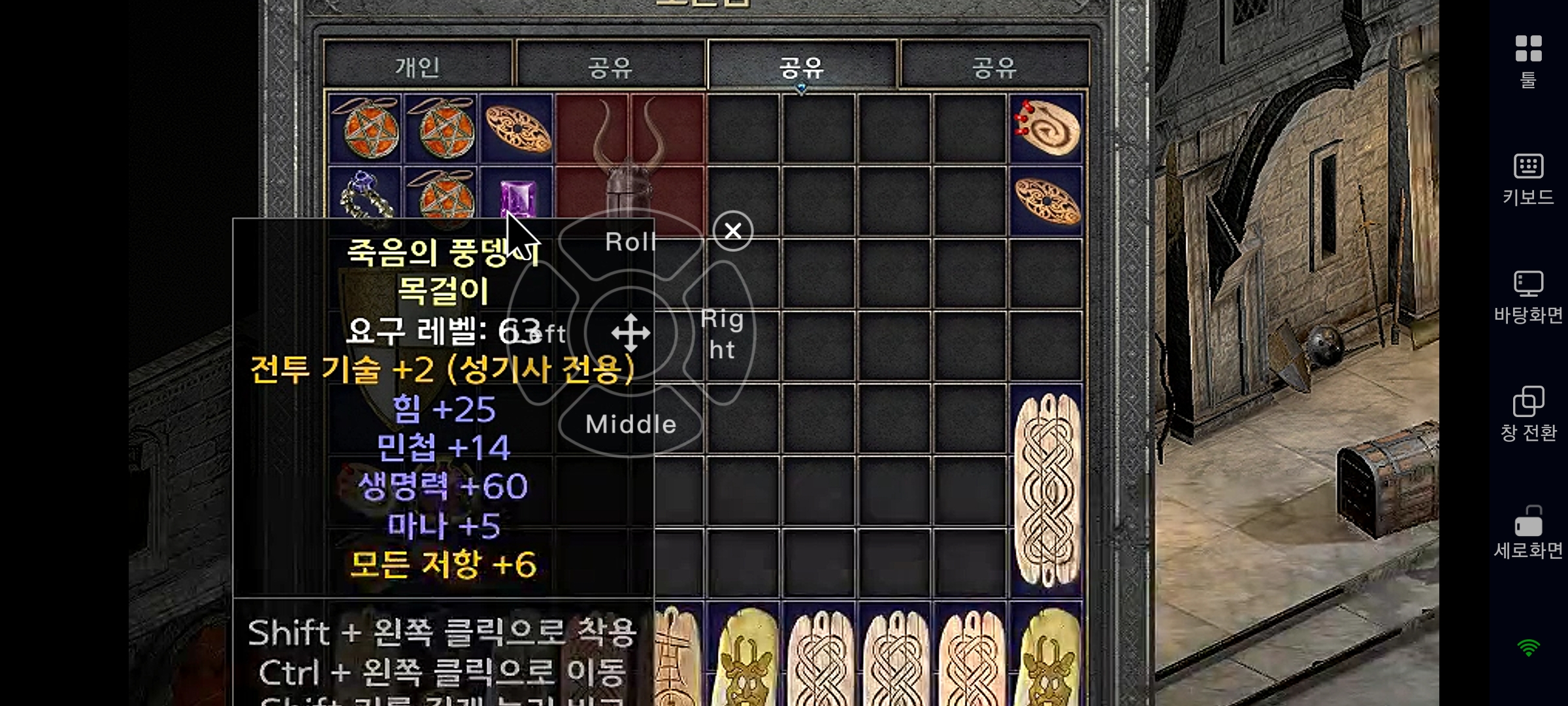
Task: Click the four-arrow move control
Action: tap(630, 333)
